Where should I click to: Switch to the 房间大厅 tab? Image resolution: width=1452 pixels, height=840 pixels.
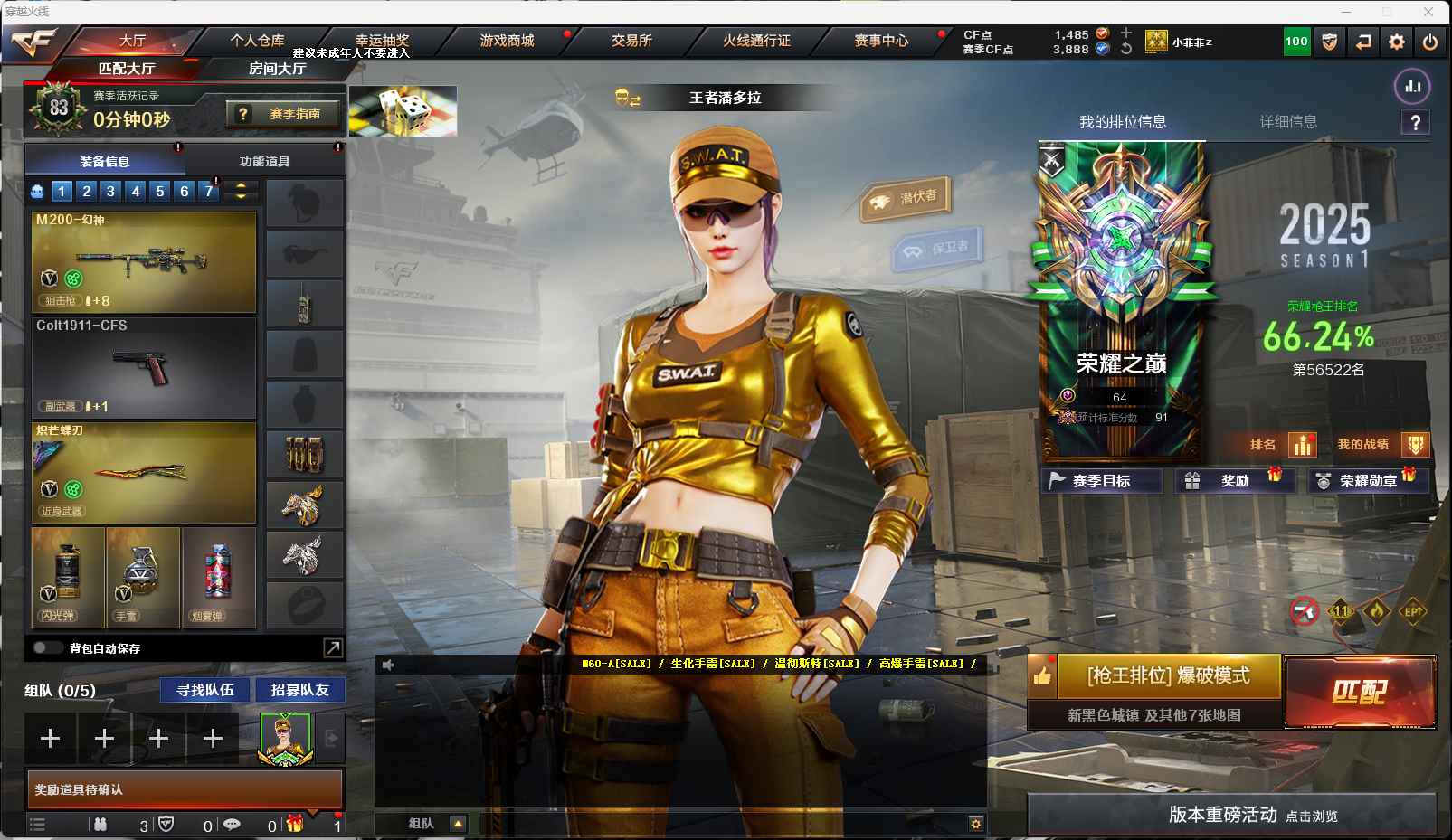[277, 69]
